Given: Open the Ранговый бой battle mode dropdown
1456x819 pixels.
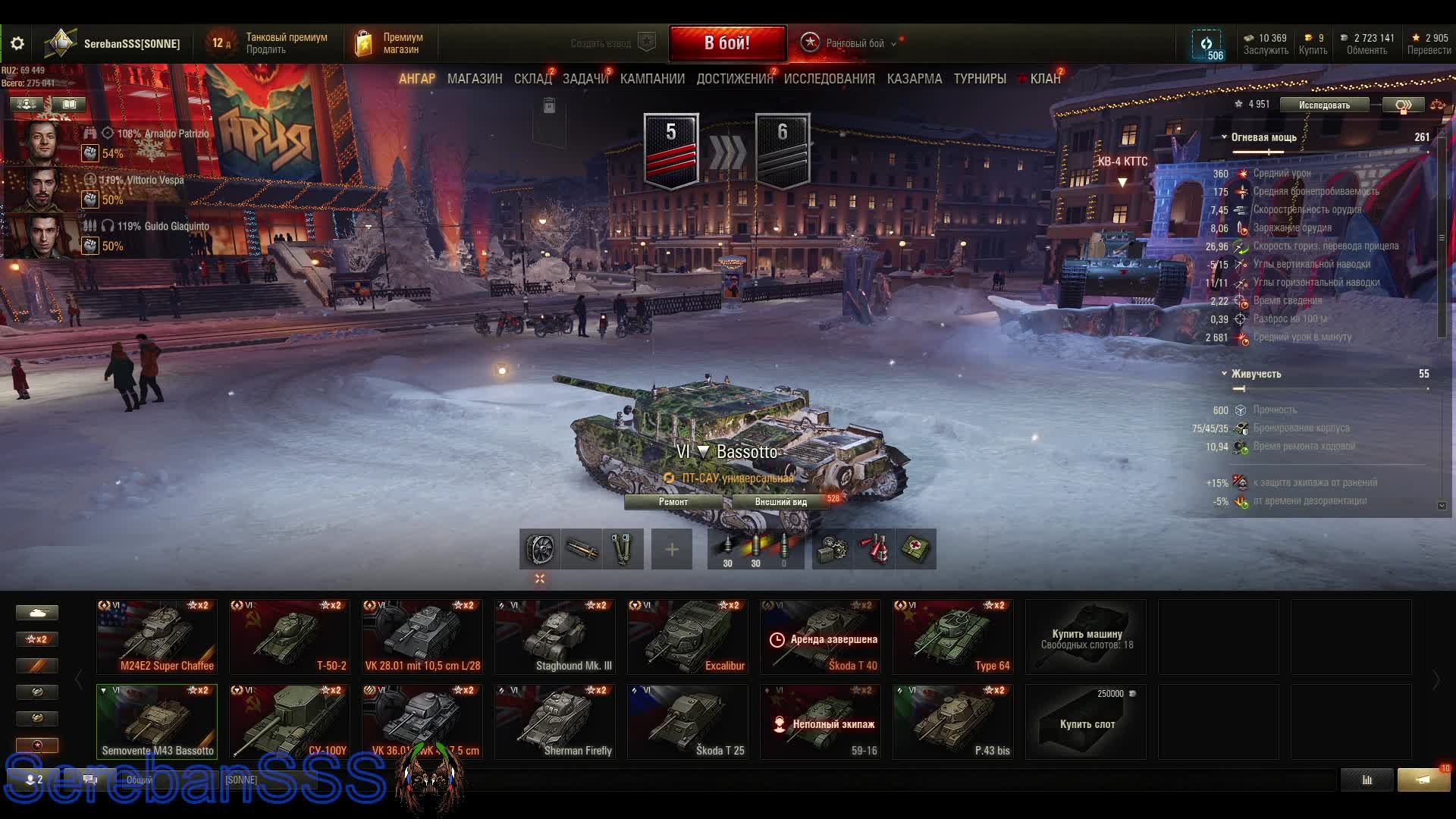Looking at the screenshot, I should tap(855, 43).
